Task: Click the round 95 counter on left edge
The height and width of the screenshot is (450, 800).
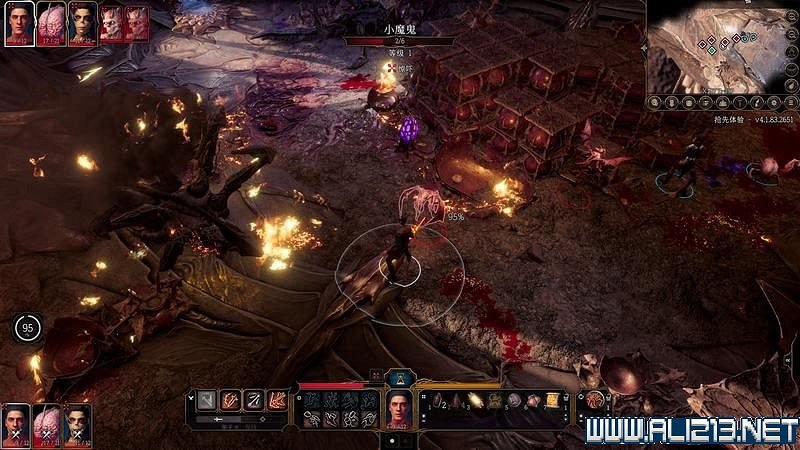Action: coord(27,327)
